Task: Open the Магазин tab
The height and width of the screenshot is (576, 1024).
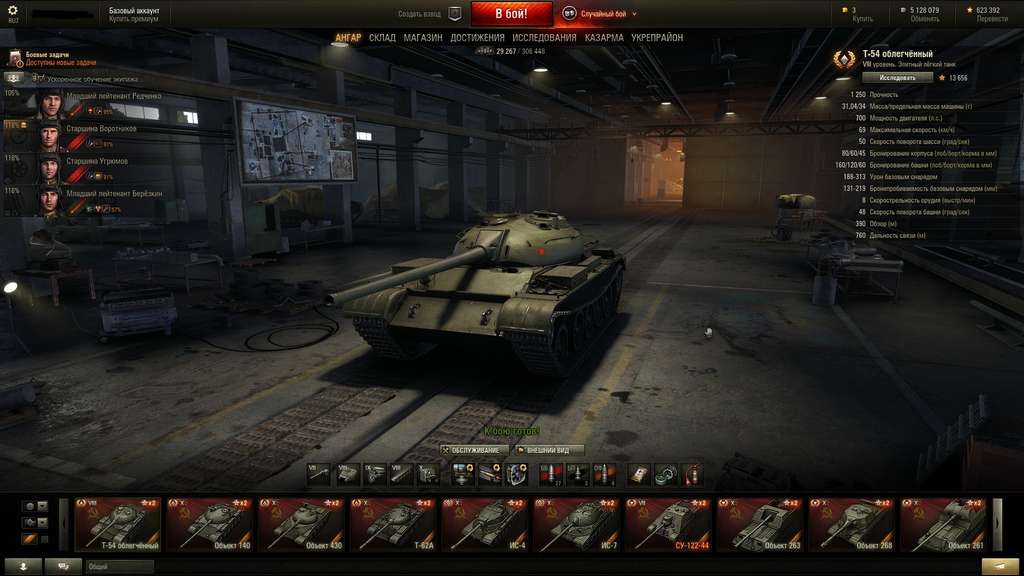Action: pyautogui.click(x=423, y=38)
